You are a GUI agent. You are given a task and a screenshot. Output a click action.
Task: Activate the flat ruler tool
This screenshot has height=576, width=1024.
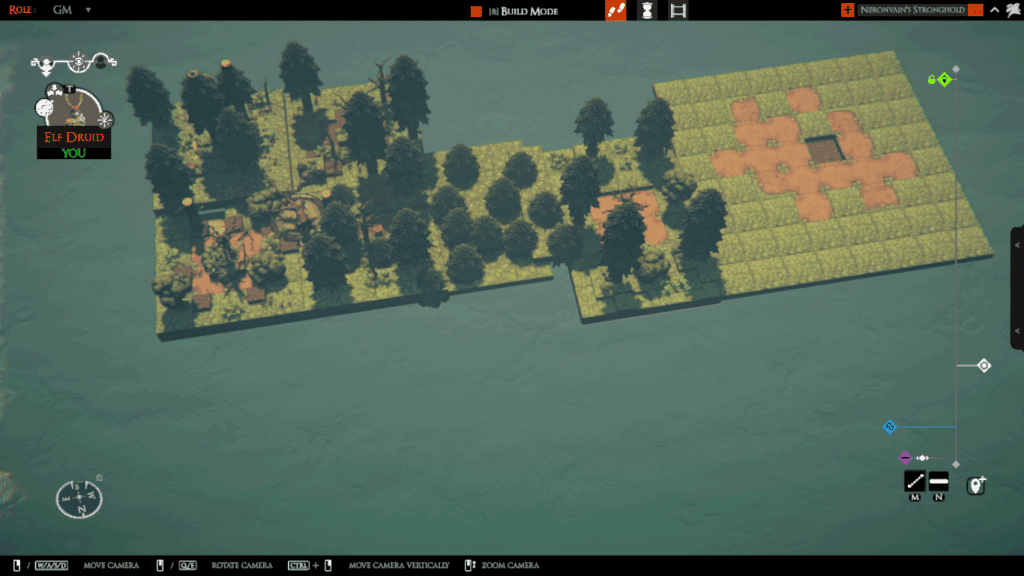point(938,482)
